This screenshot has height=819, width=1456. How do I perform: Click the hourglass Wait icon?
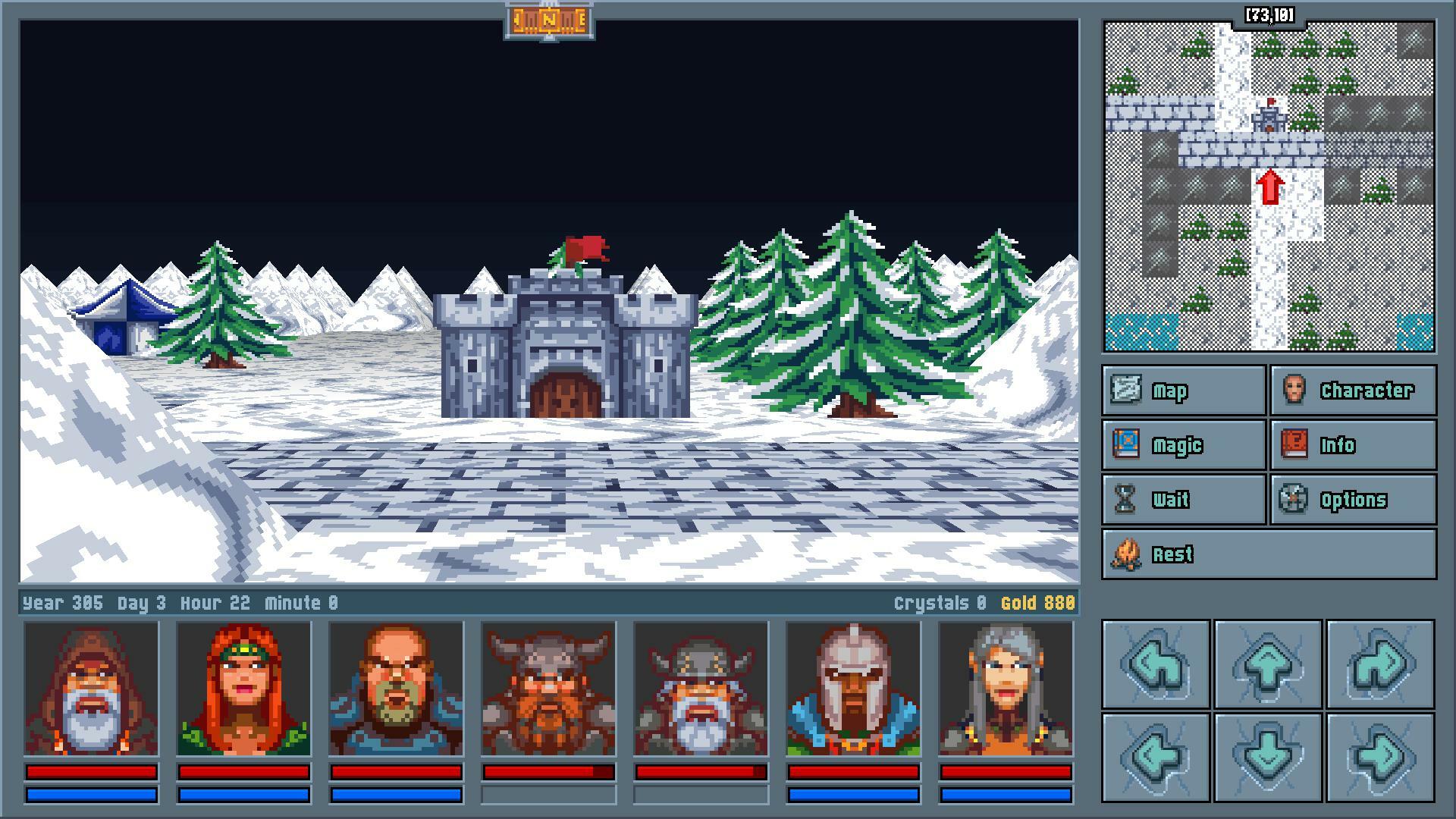(x=1126, y=499)
